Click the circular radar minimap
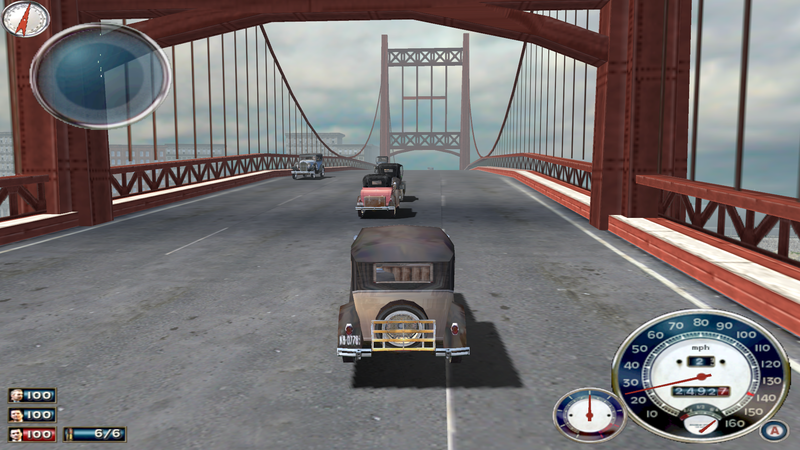Screen dimensions: 800x450 [99, 74]
